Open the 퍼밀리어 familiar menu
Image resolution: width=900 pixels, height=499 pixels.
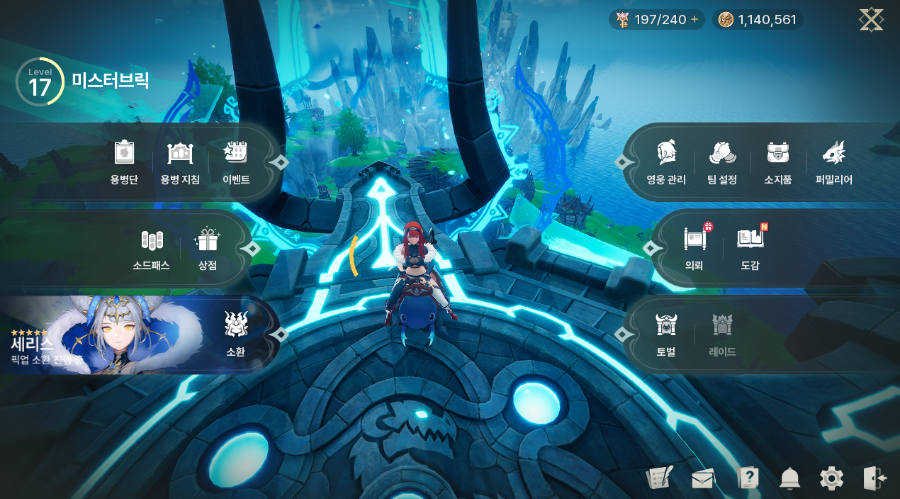pos(833,162)
